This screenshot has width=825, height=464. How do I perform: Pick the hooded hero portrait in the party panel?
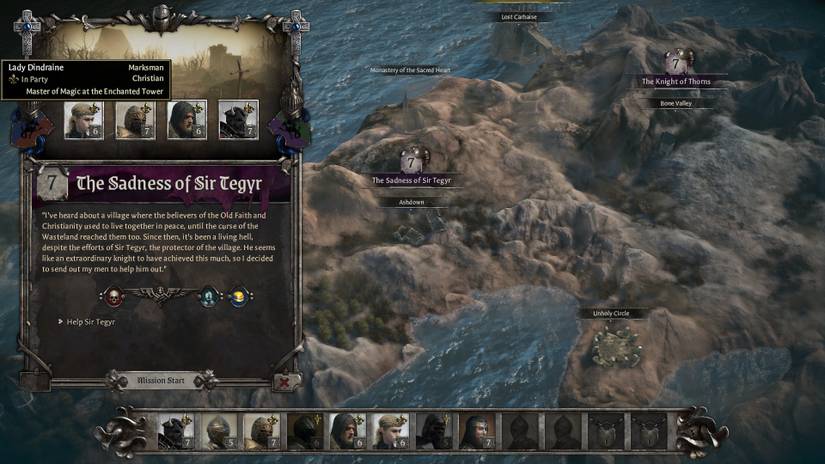click(187, 120)
